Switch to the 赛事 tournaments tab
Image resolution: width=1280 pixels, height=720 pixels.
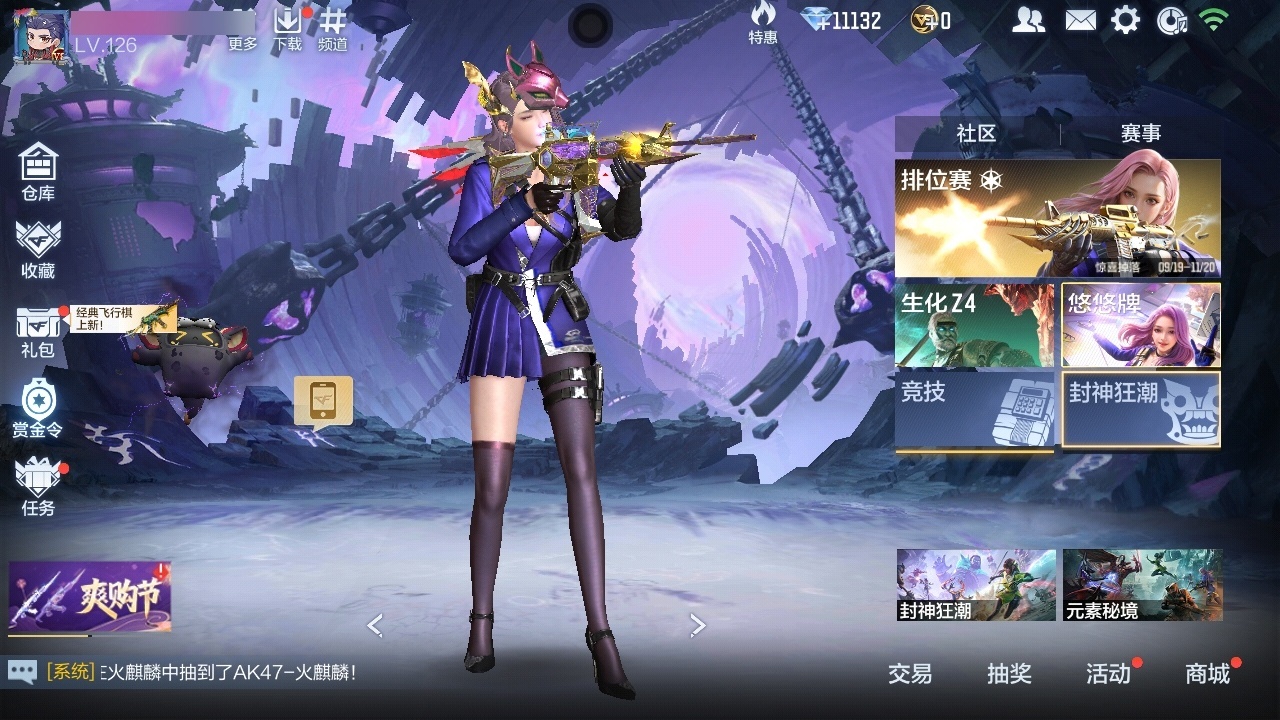tap(1140, 133)
